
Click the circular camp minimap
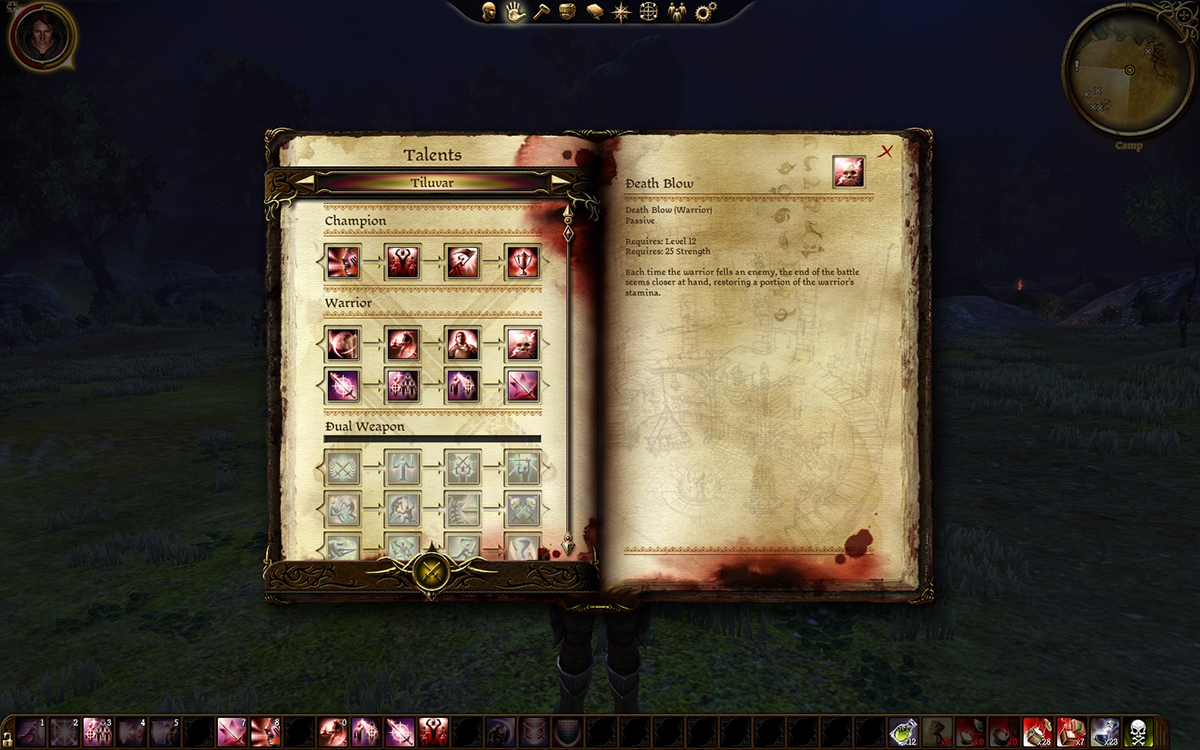pyautogui.click(x=1128, y=71)
